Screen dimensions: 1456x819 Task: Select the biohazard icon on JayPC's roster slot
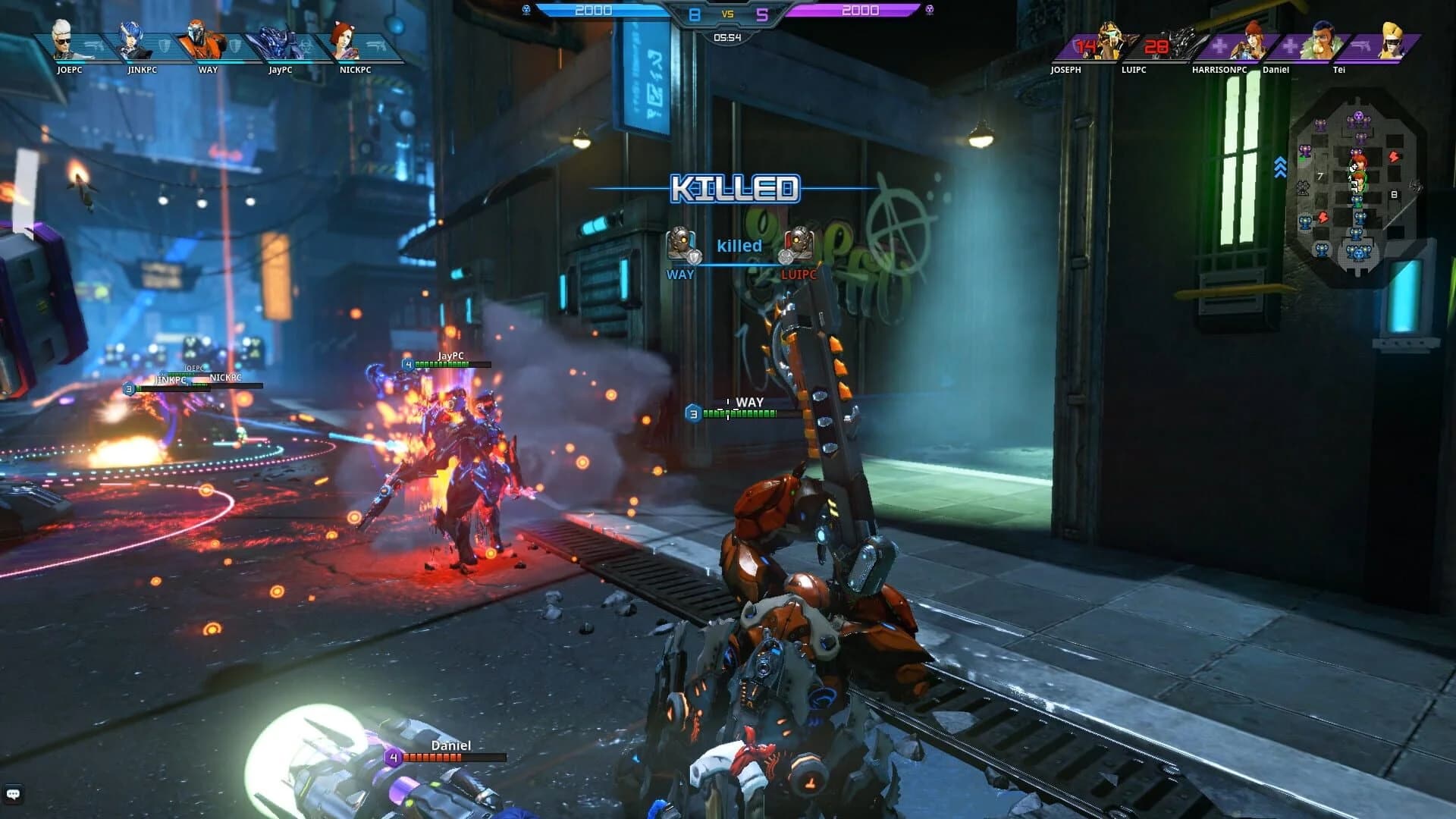pyautogui.click(x=304, y=44)
